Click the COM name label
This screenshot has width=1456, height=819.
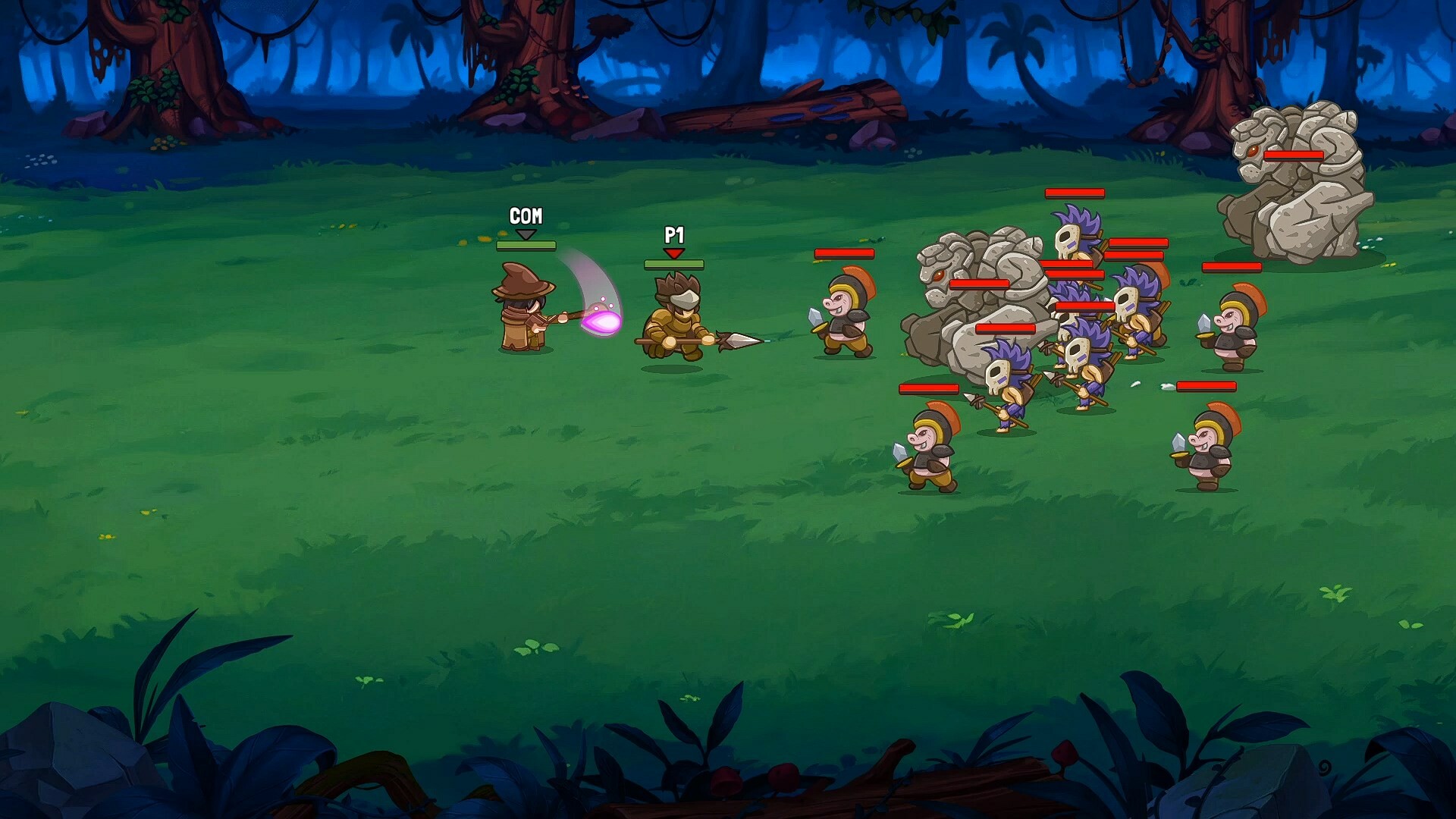tap(526, 215)
